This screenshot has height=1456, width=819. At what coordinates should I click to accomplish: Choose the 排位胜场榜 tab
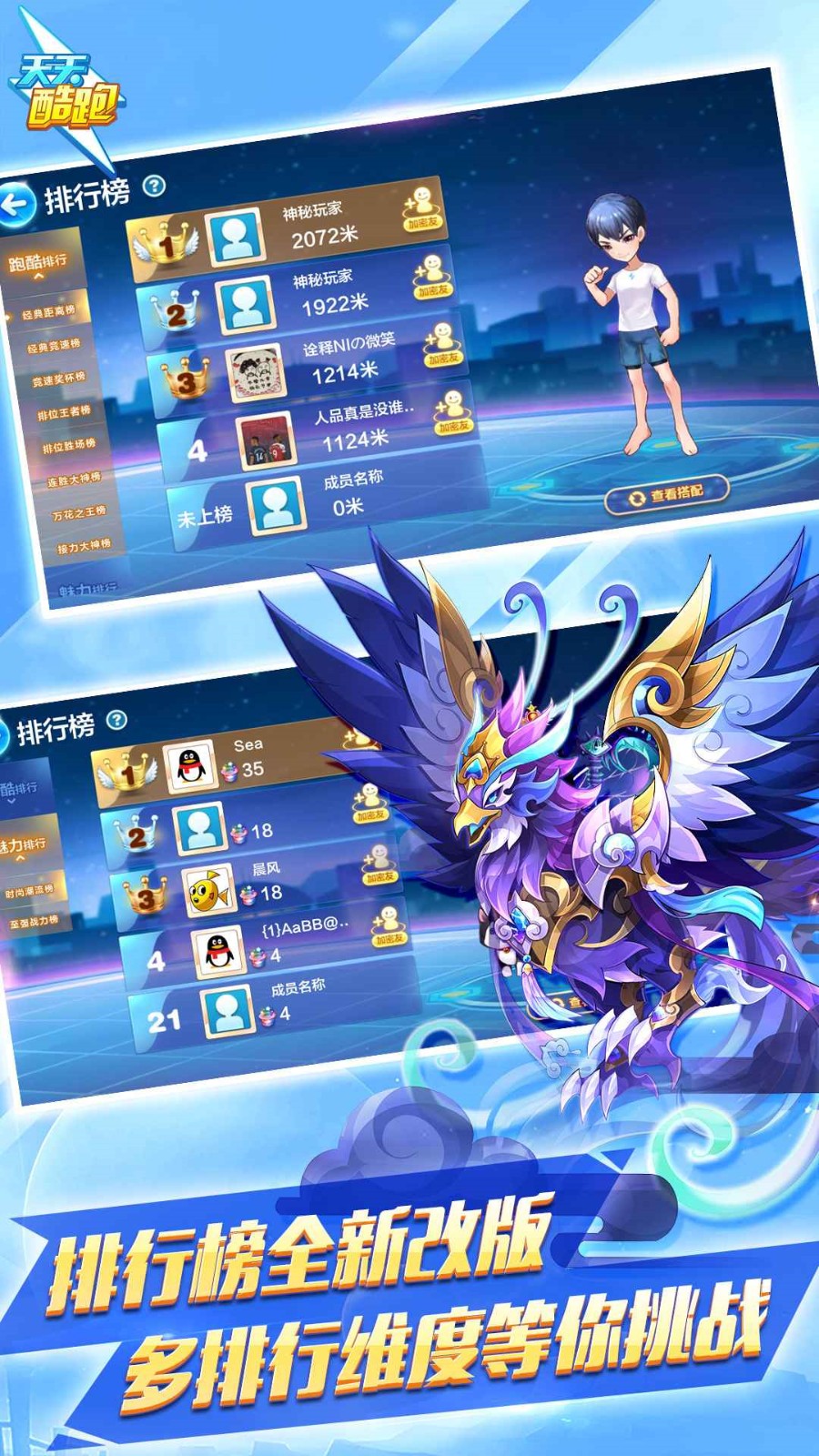coord(69,446)
